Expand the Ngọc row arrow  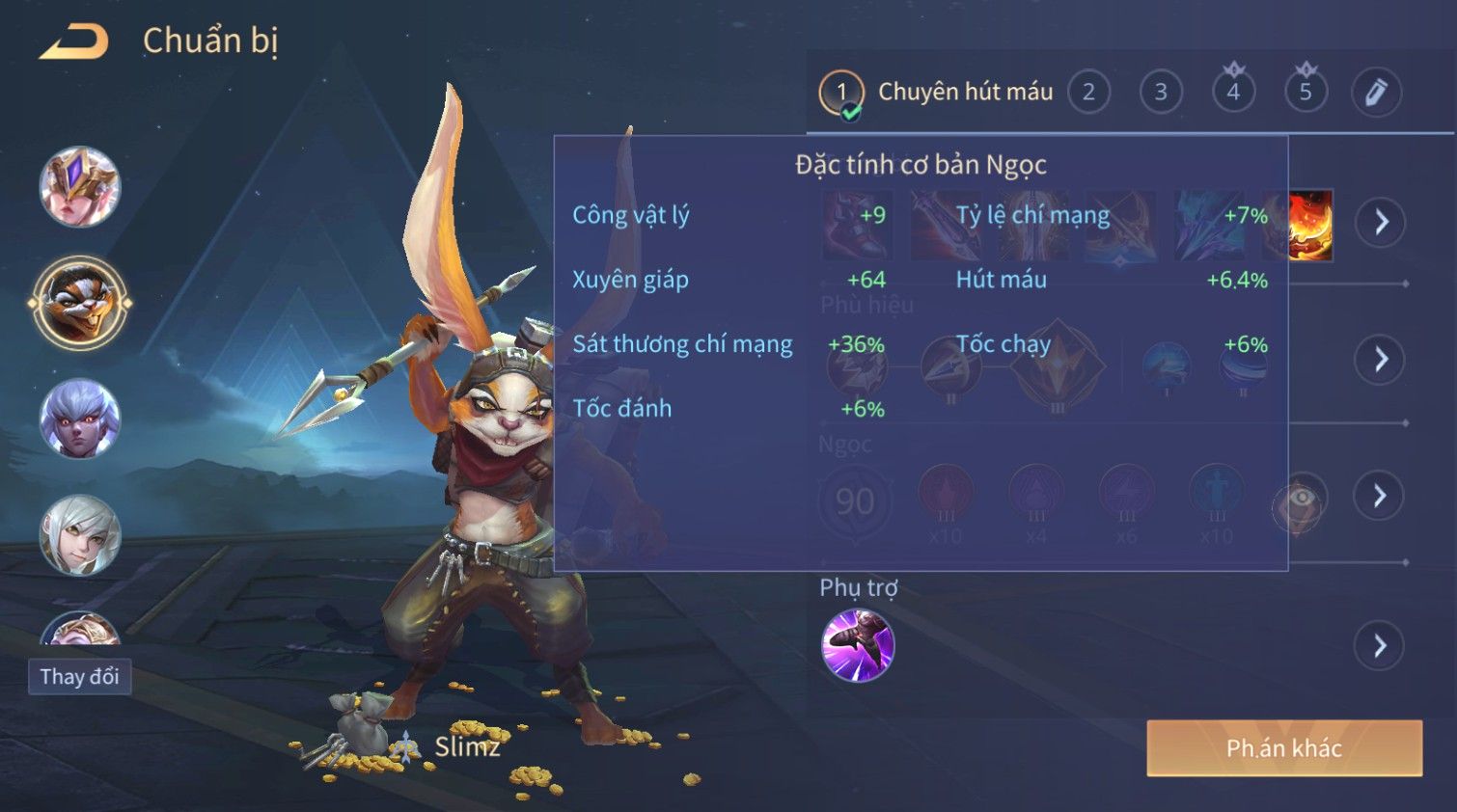point(1381,496)
